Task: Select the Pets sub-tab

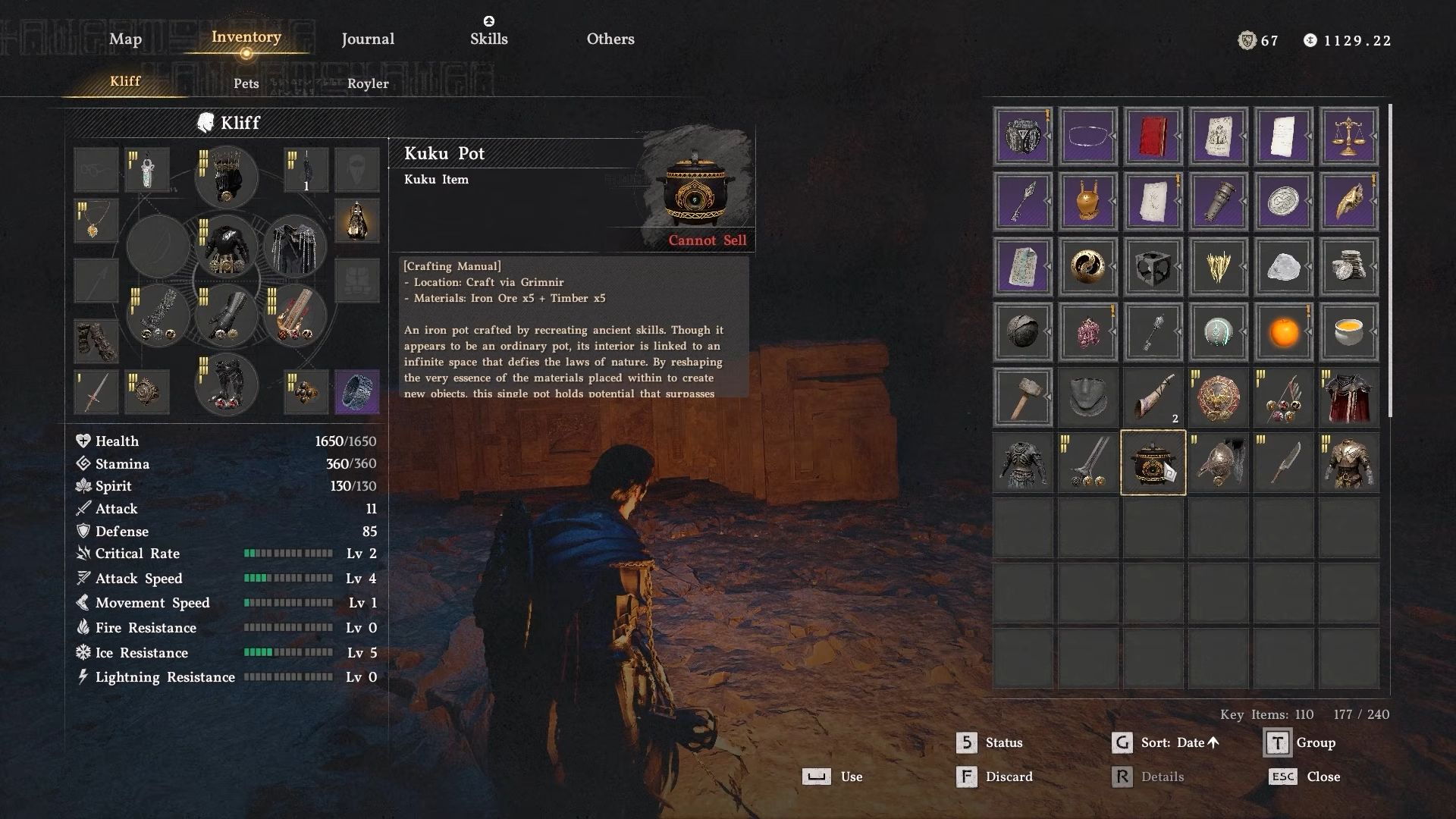Action: pos(246,83)
